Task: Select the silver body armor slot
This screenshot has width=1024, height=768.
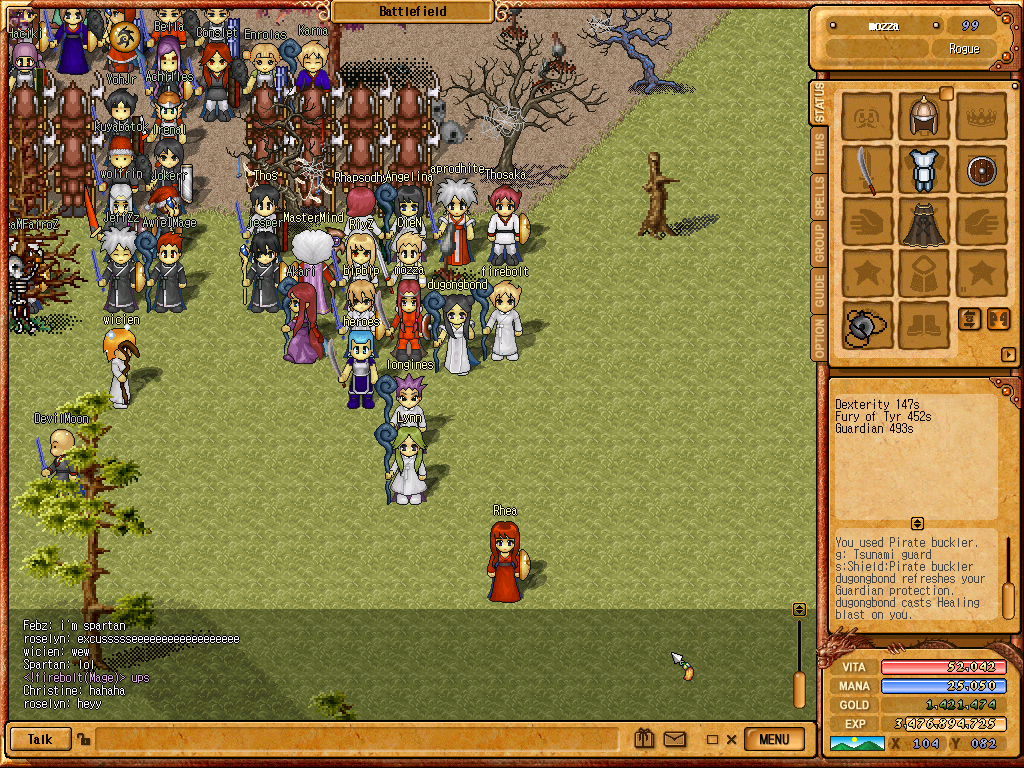Action: [x=923, y=169]
